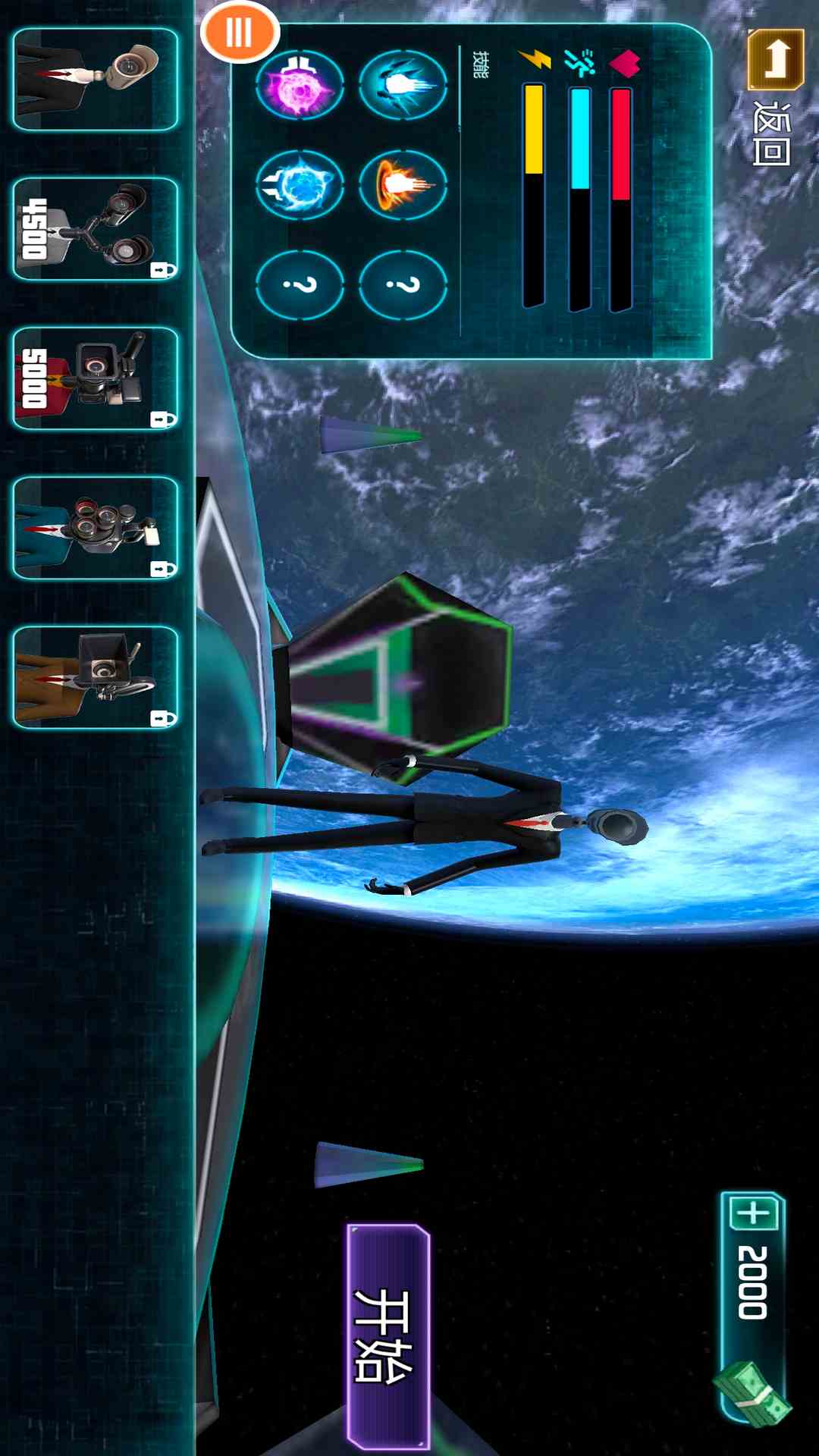Select the single CCTV camera-head character
The width and height of the screenshot is (819, 1456).
point(96,80)
